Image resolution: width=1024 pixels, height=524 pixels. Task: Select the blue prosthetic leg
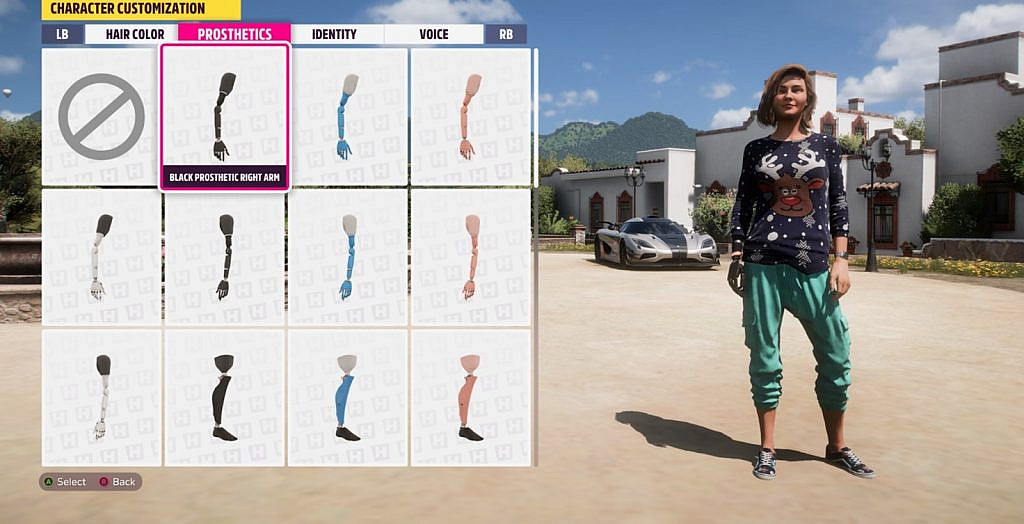347,397
